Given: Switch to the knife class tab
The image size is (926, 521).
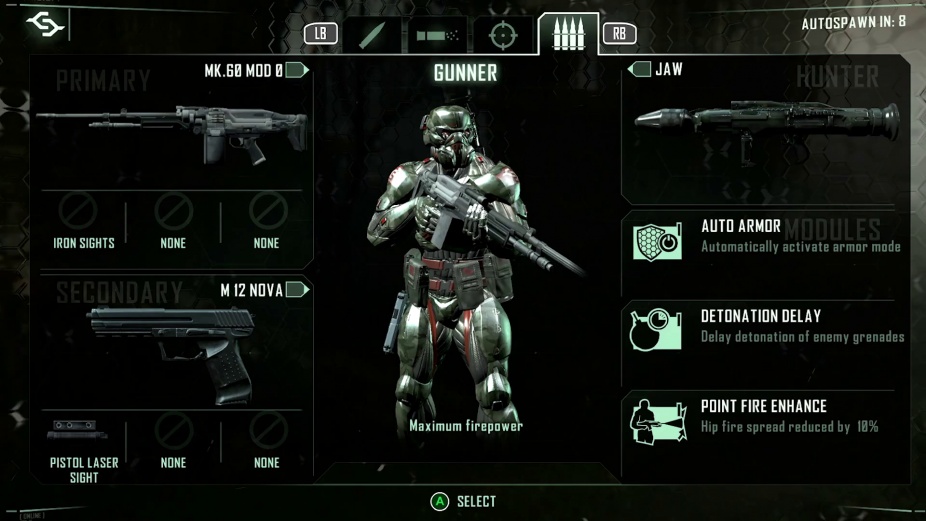Looking at the screenshot, I should tap(371, 34).
